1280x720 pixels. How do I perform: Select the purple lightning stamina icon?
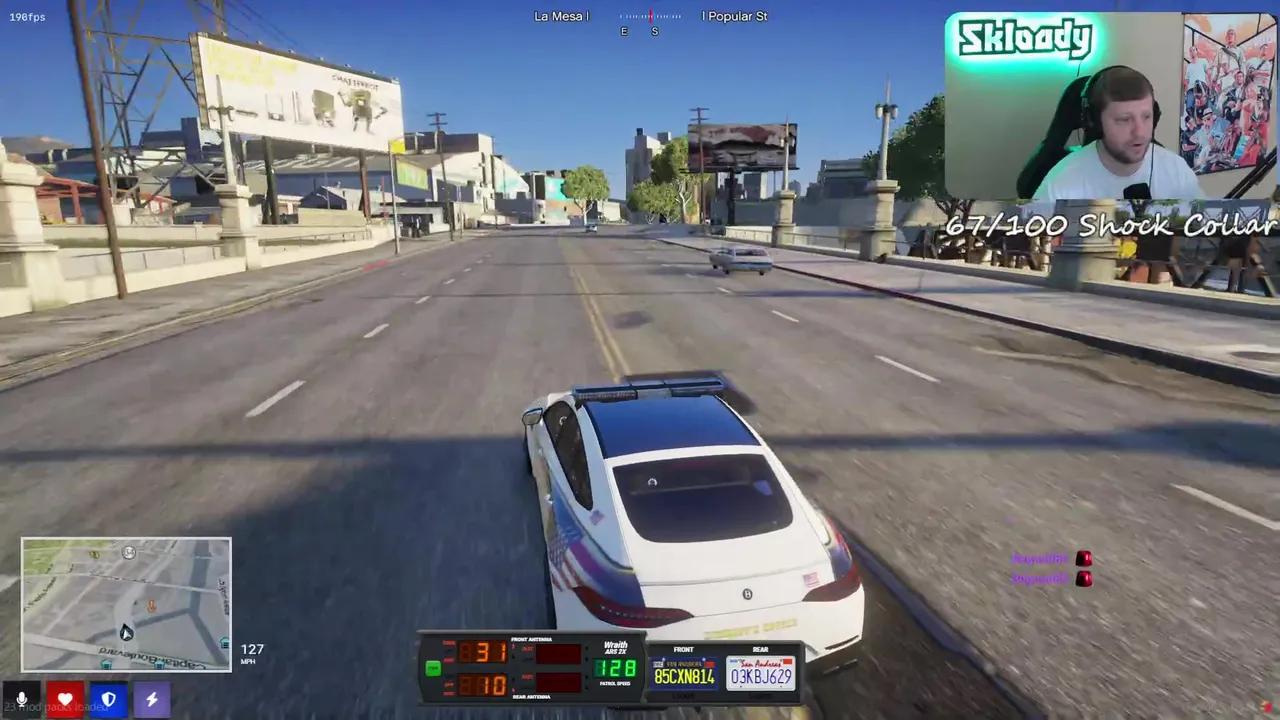151,699
